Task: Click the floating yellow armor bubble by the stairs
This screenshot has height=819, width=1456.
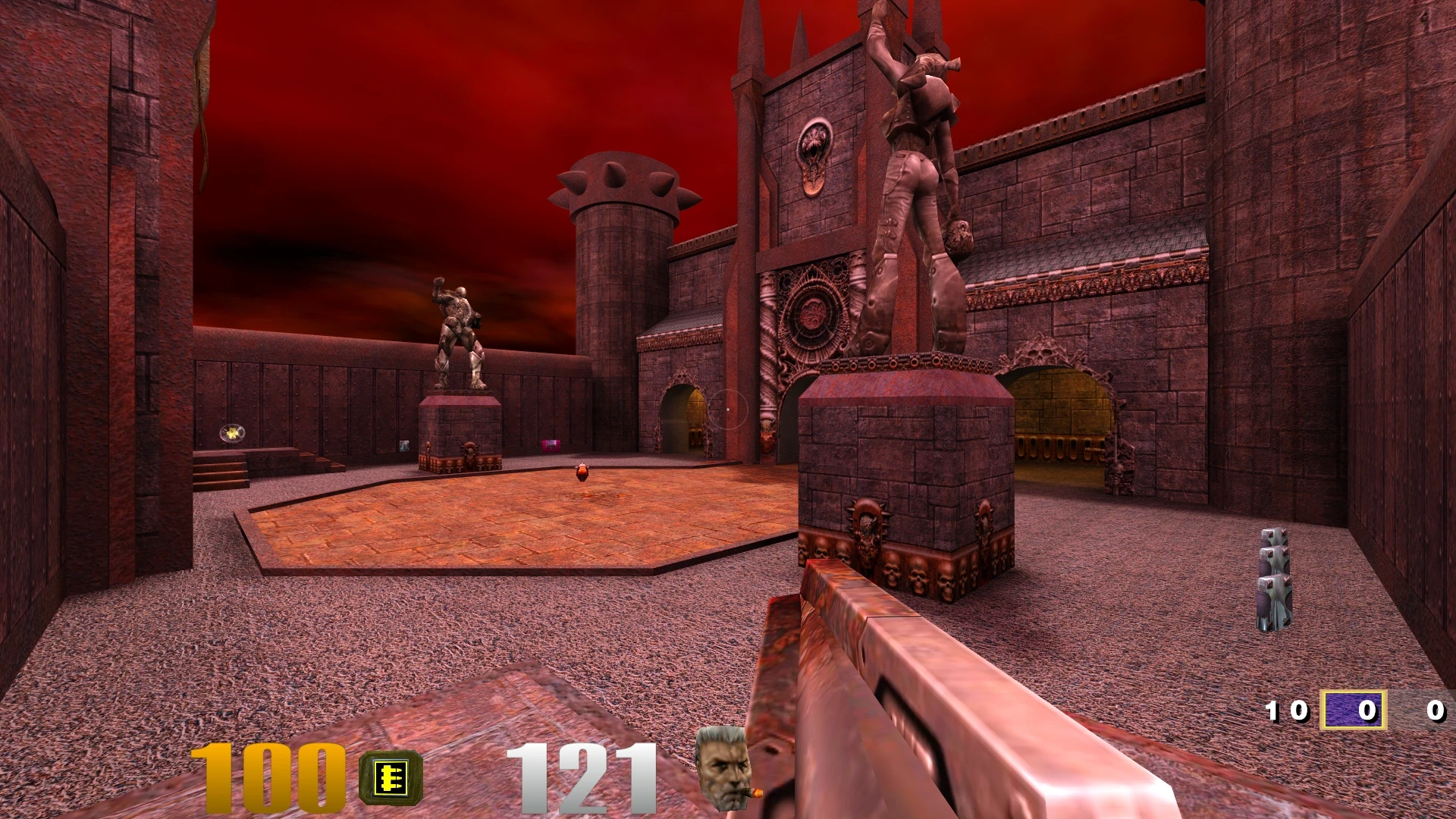Action: (x=231, y=431)
